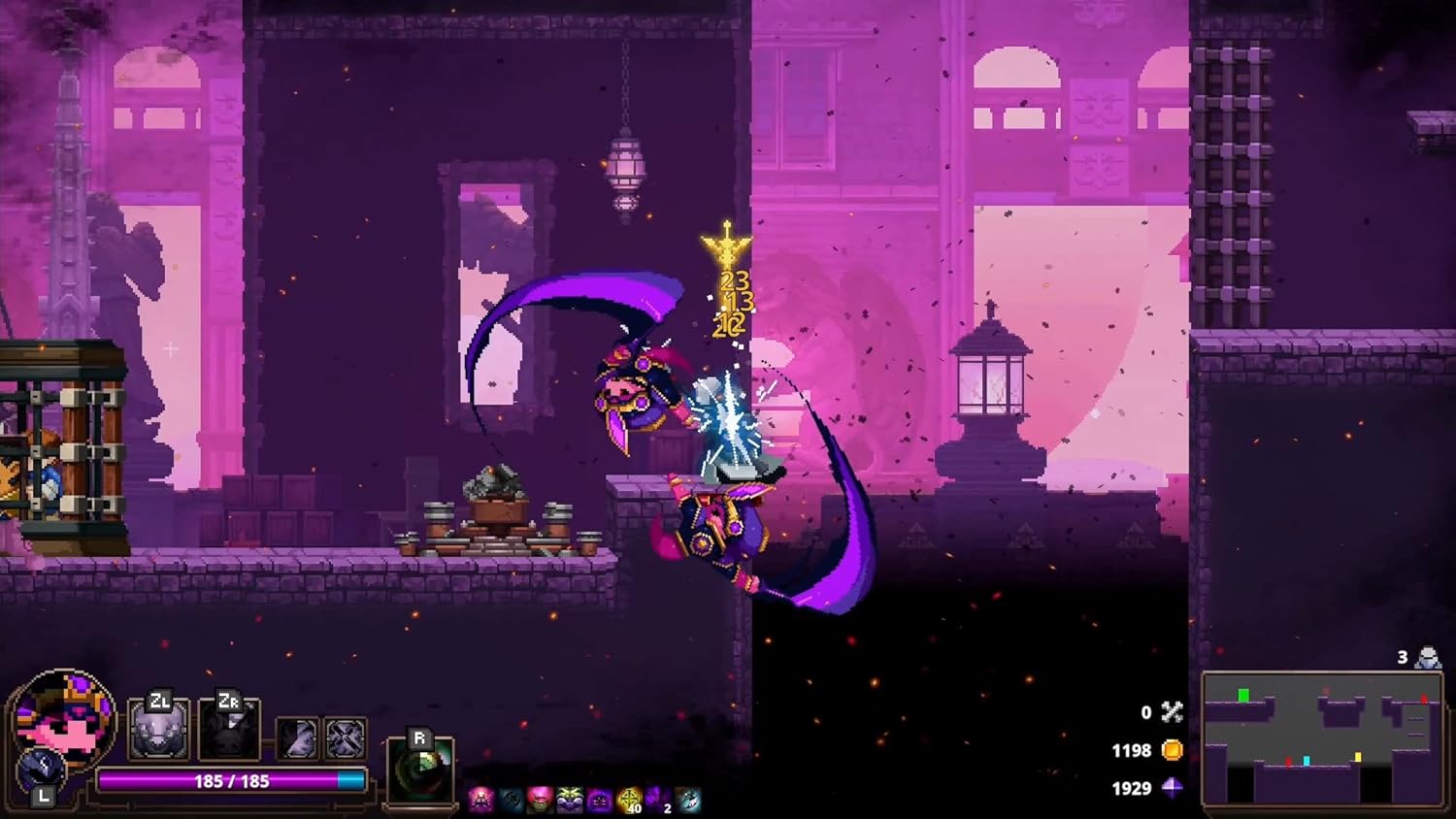Click the 185/185 health bar
The height and width of the screenshot is (819, 1456).
point(230,779)
